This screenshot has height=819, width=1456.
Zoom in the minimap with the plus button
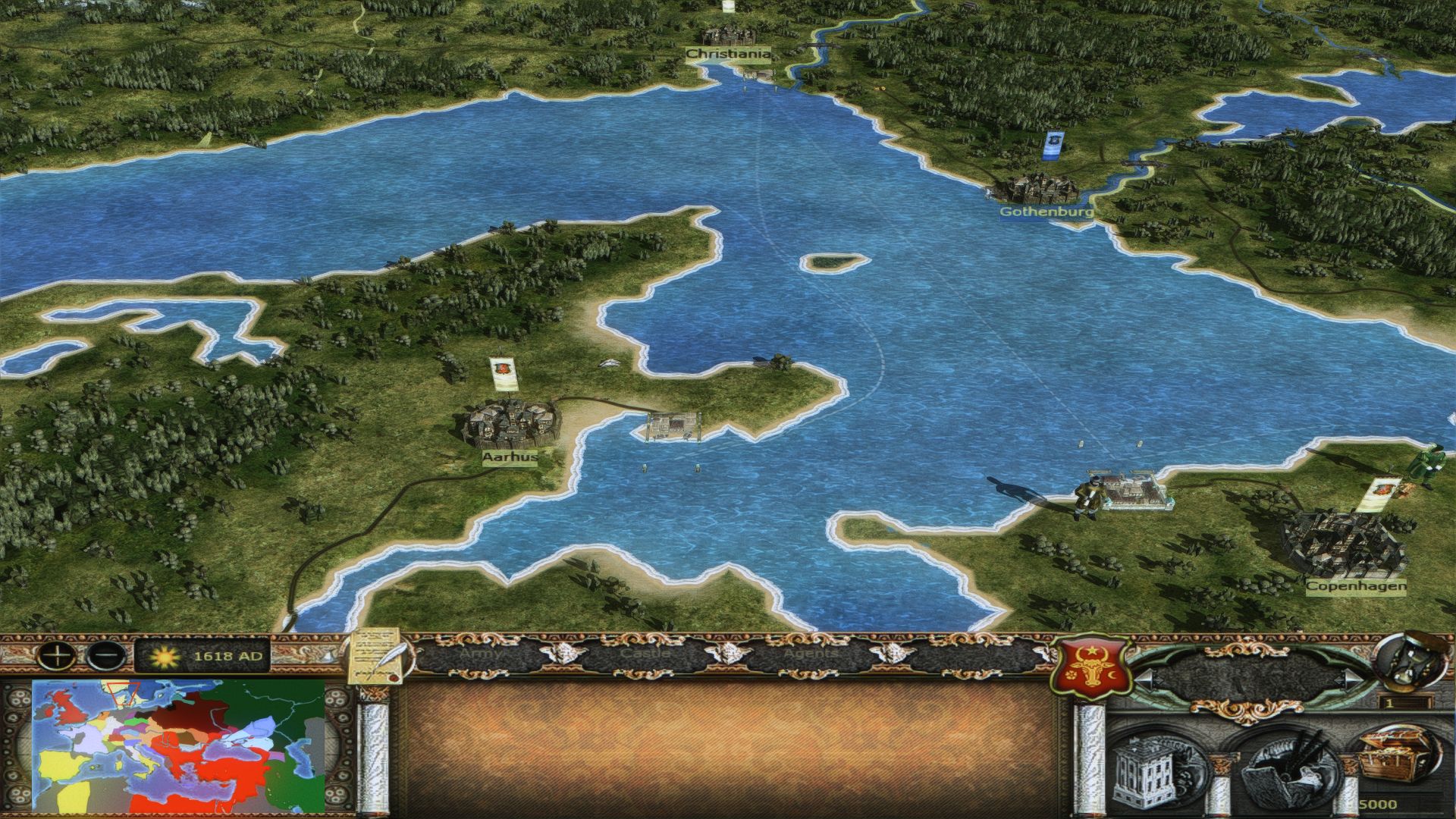(x=59, y=654)
